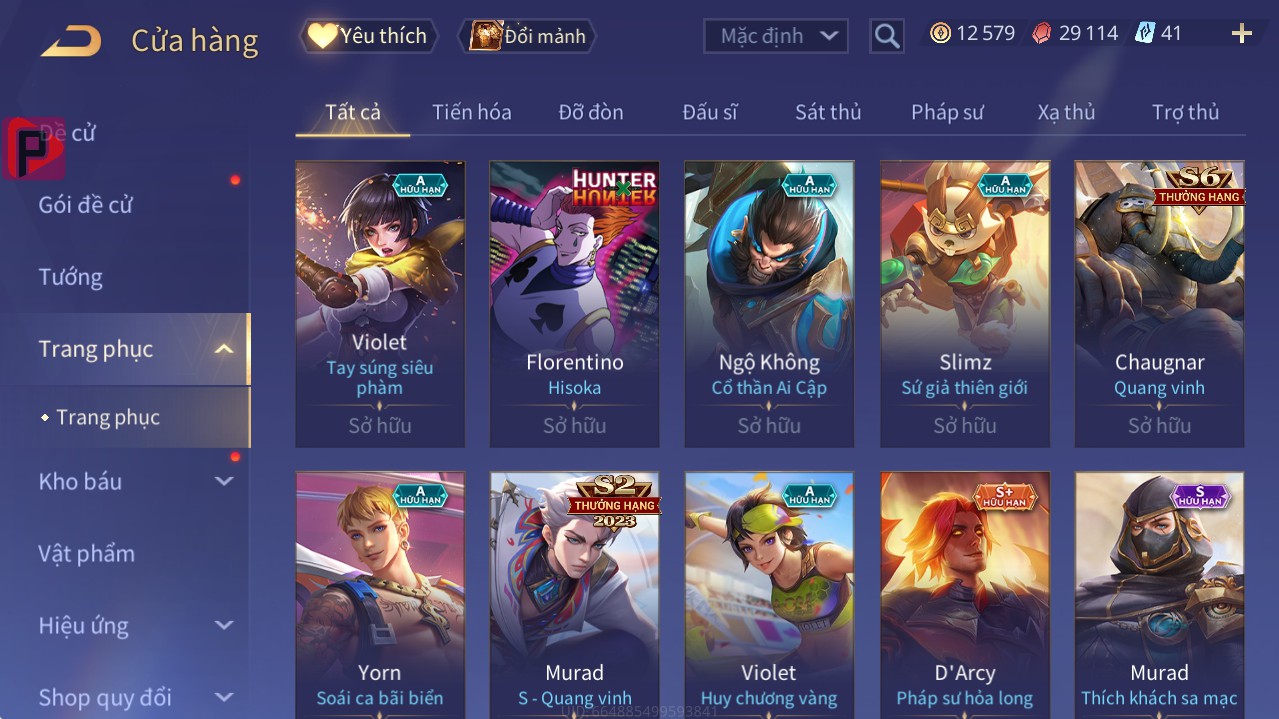1279x719 pixels.
Task: Go back using the return arrow
Action: pyautogui.click(x=71, y=41)
